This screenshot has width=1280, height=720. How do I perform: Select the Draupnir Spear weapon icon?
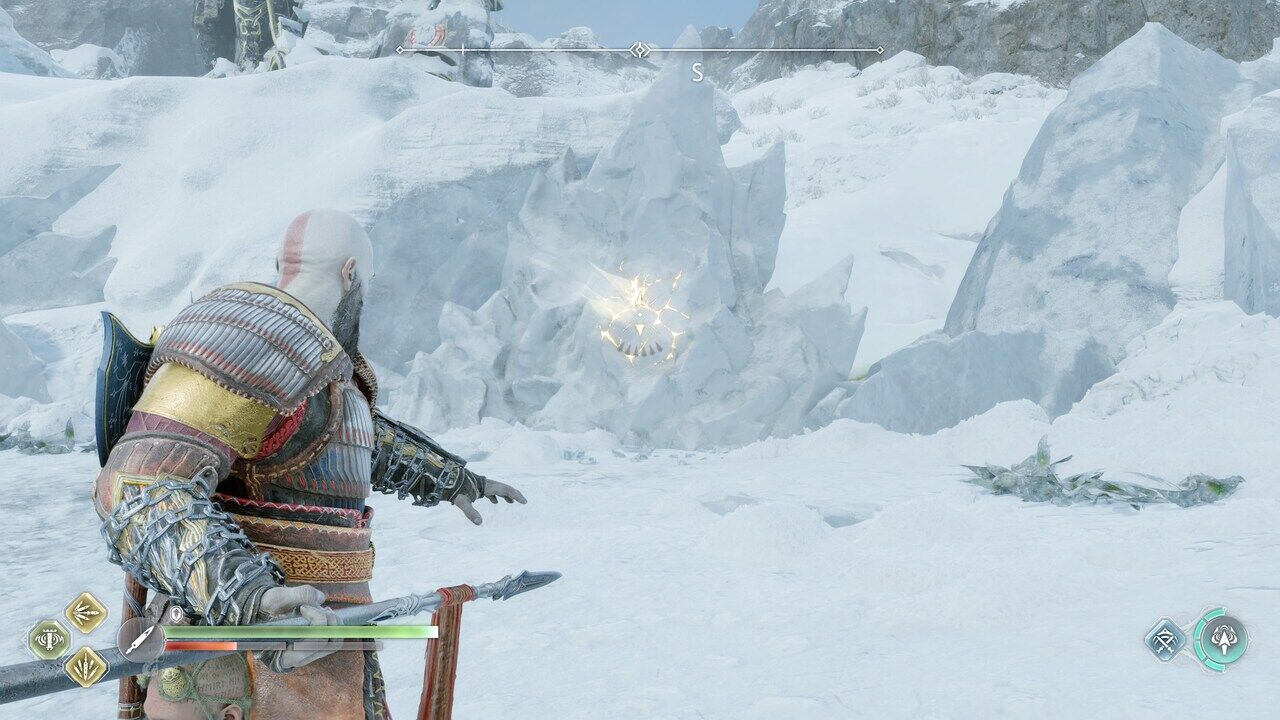141,639
